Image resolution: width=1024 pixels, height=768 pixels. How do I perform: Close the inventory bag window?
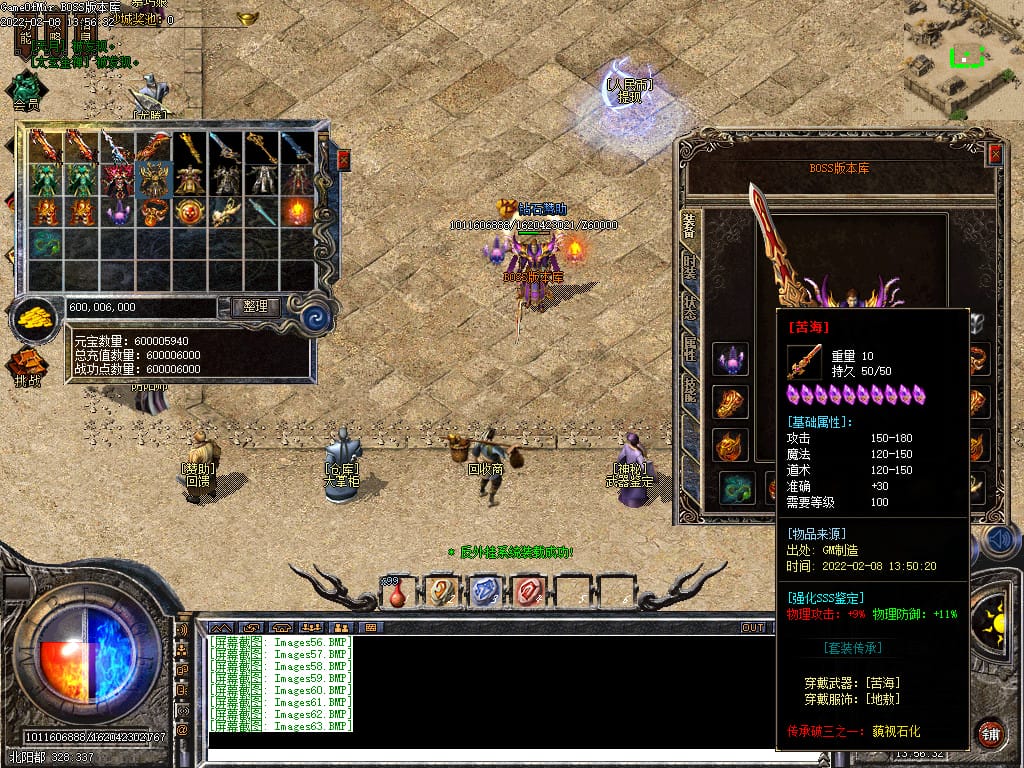[344, 160]
